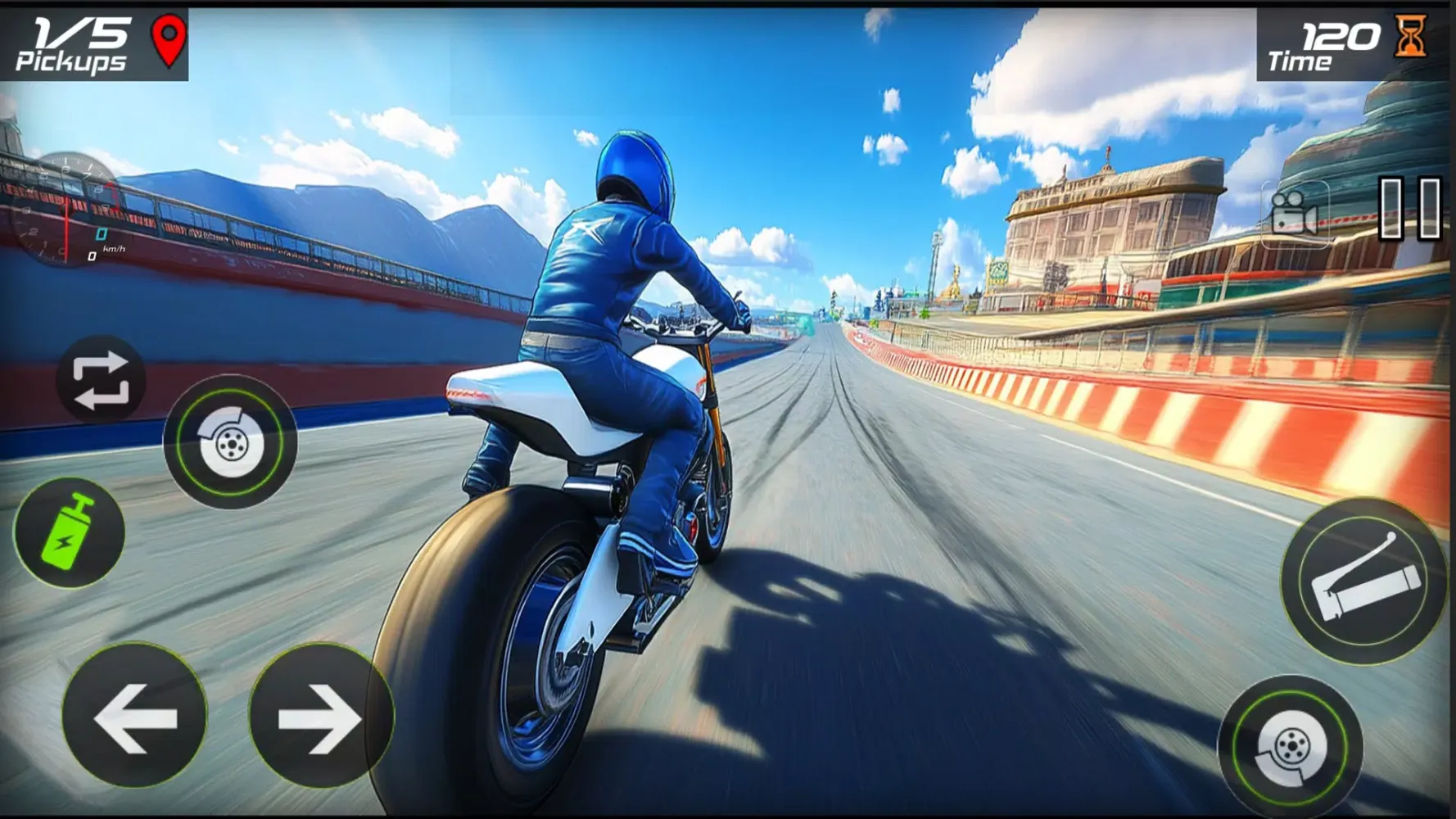Toggle the recording camera angle

tap(1293, 213)
